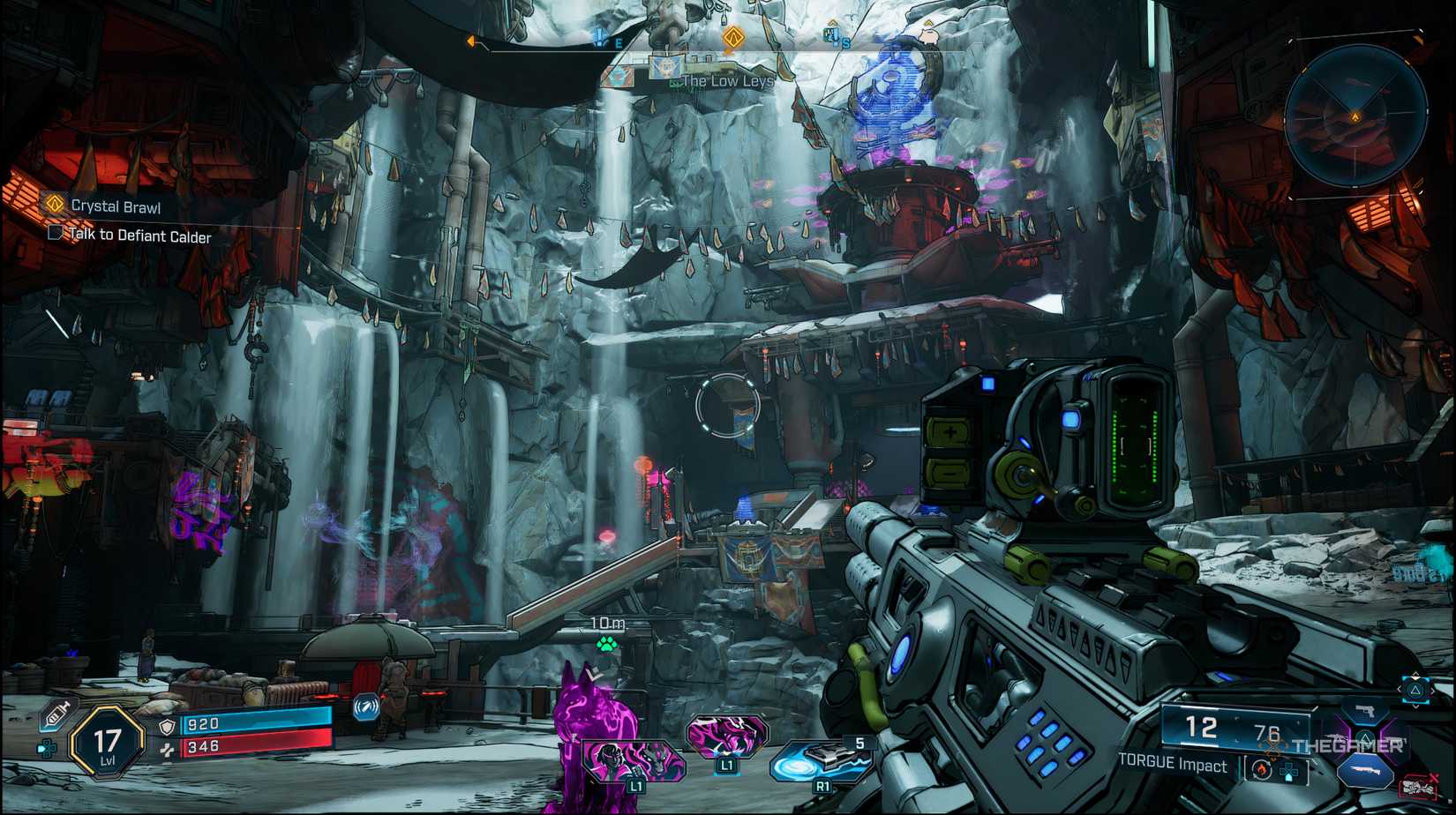The height and width of the screenshot is (815, 1456).
Task: Open the circular minimap
Action: coord(1355,116)
